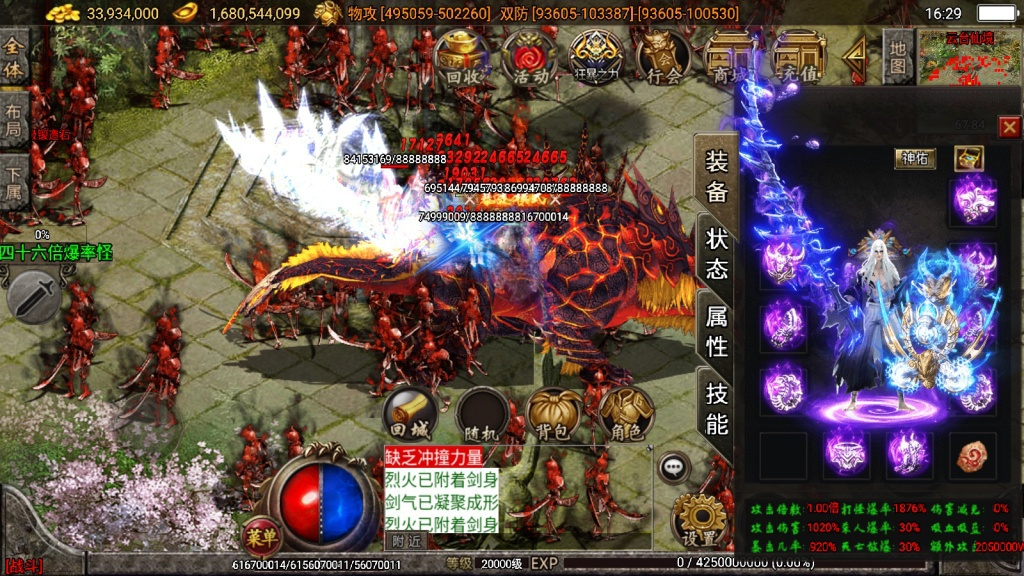Switch to the 技能 skills tab

(x=716, y=408)
